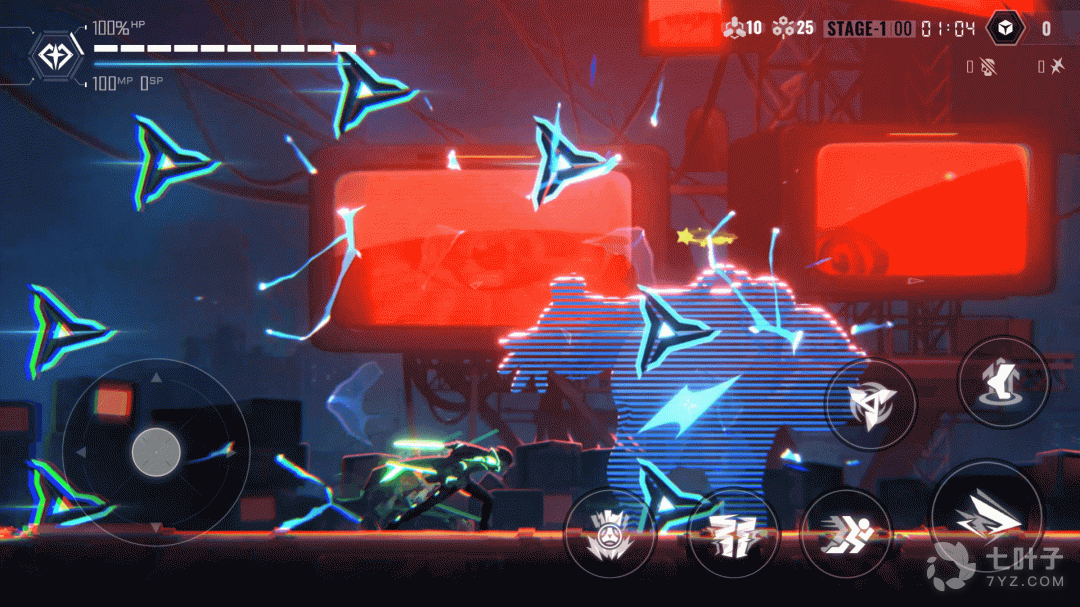Tap the virtual joystick center knob
The image size is (1080, 607).
point(156,451)
